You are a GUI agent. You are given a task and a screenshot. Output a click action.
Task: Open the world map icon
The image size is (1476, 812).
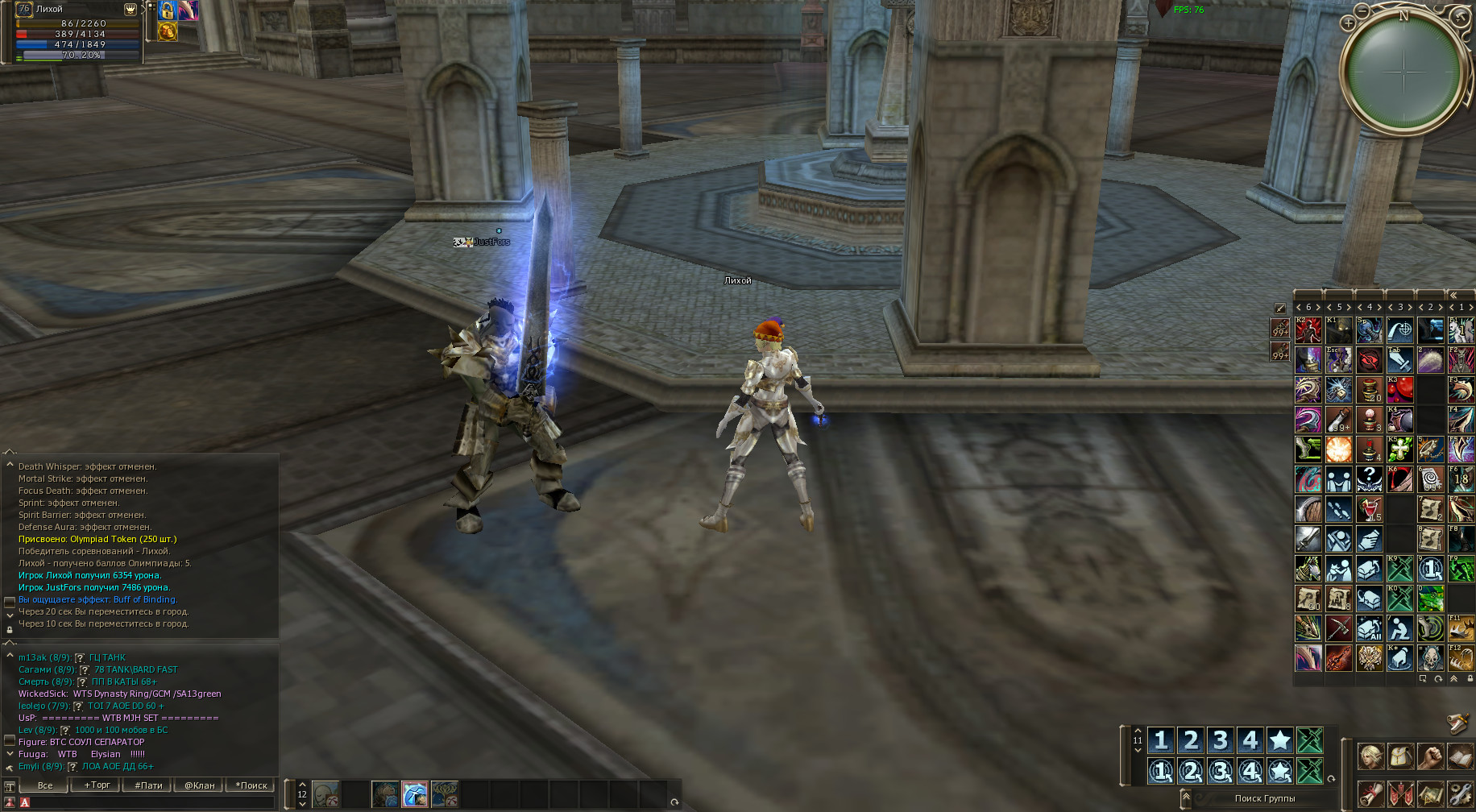coord(1430,793)
